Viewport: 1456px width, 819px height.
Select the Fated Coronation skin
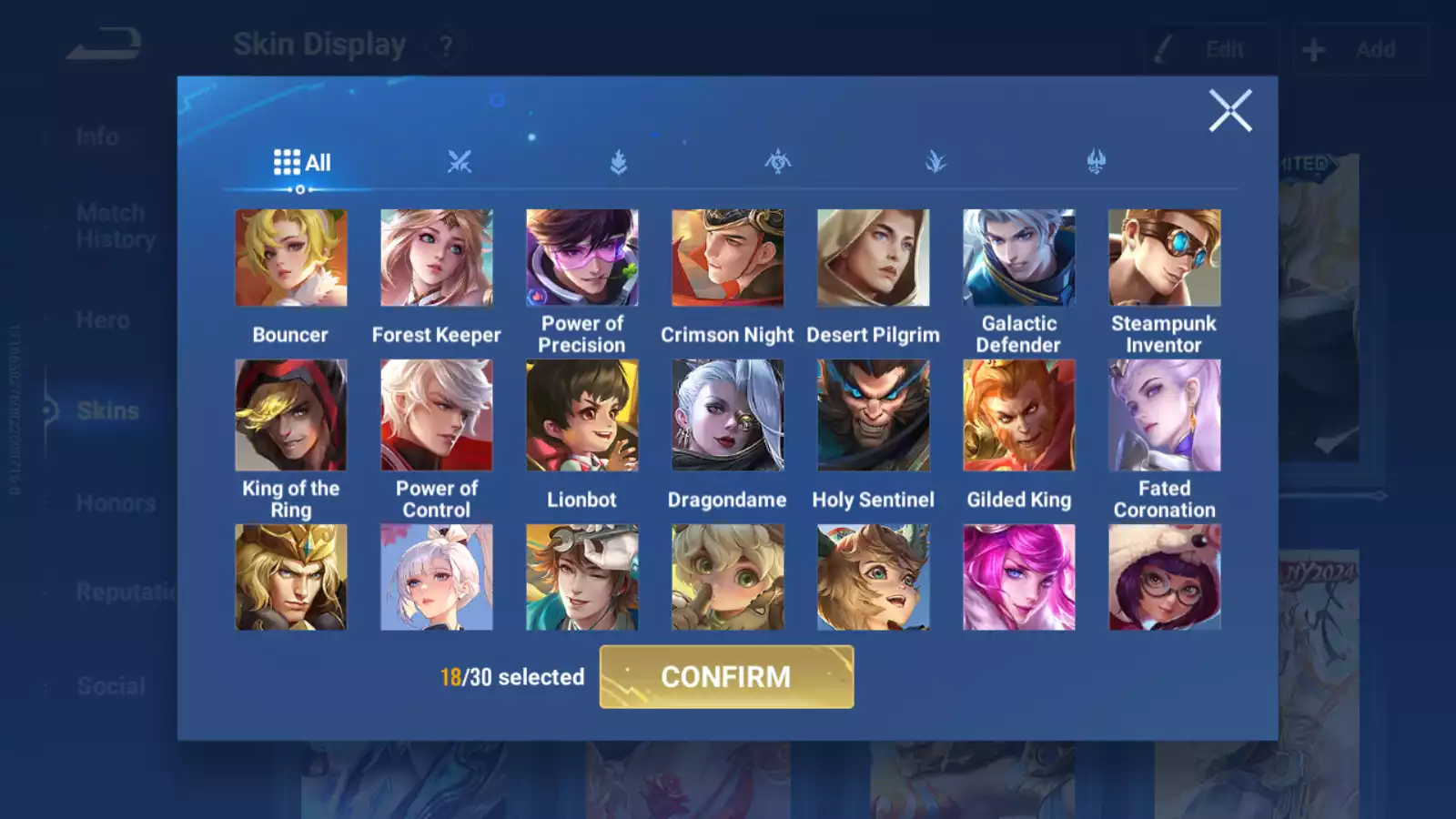(x=1164, y=415)
